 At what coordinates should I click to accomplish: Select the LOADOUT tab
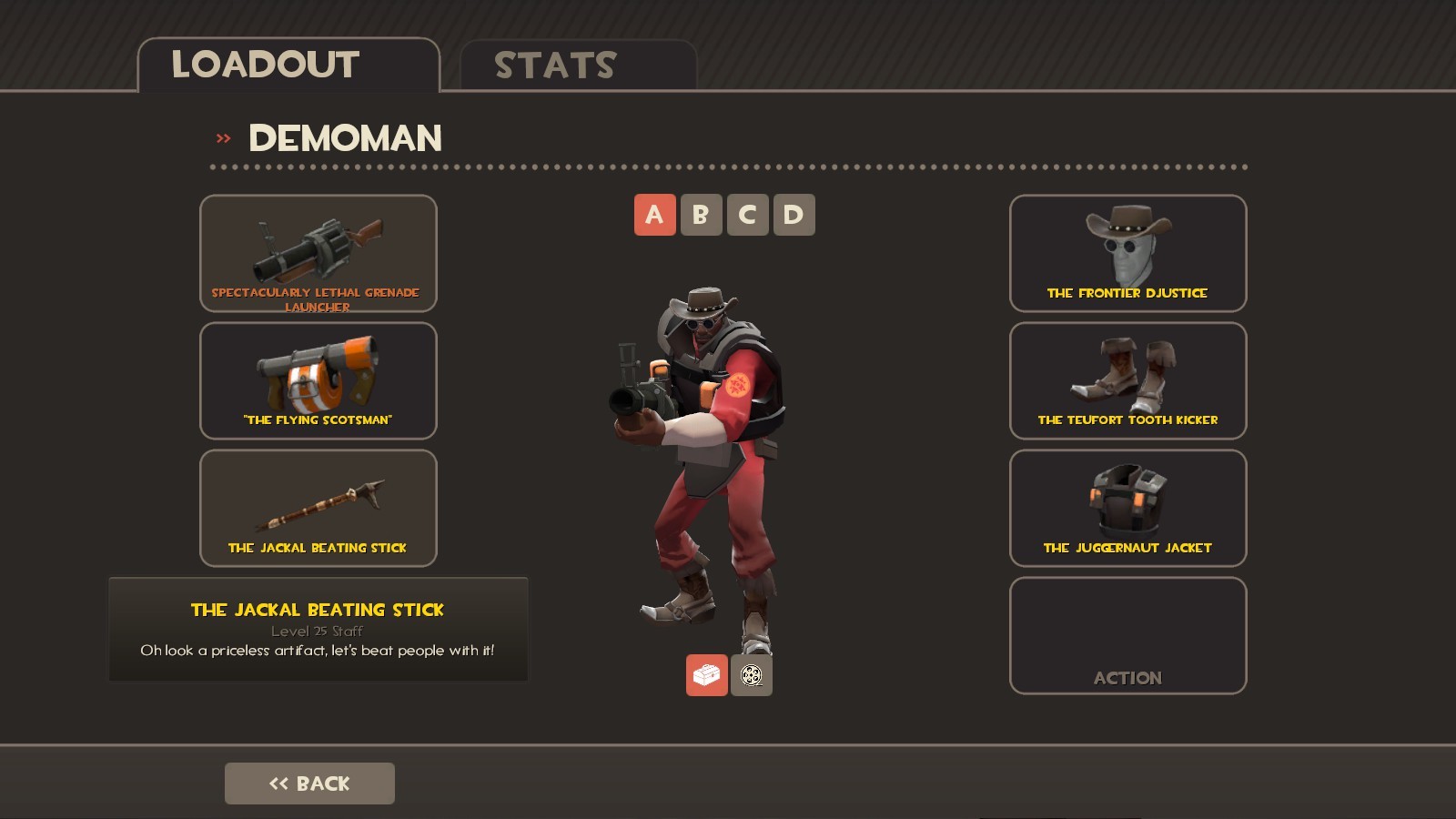(264, 64)
